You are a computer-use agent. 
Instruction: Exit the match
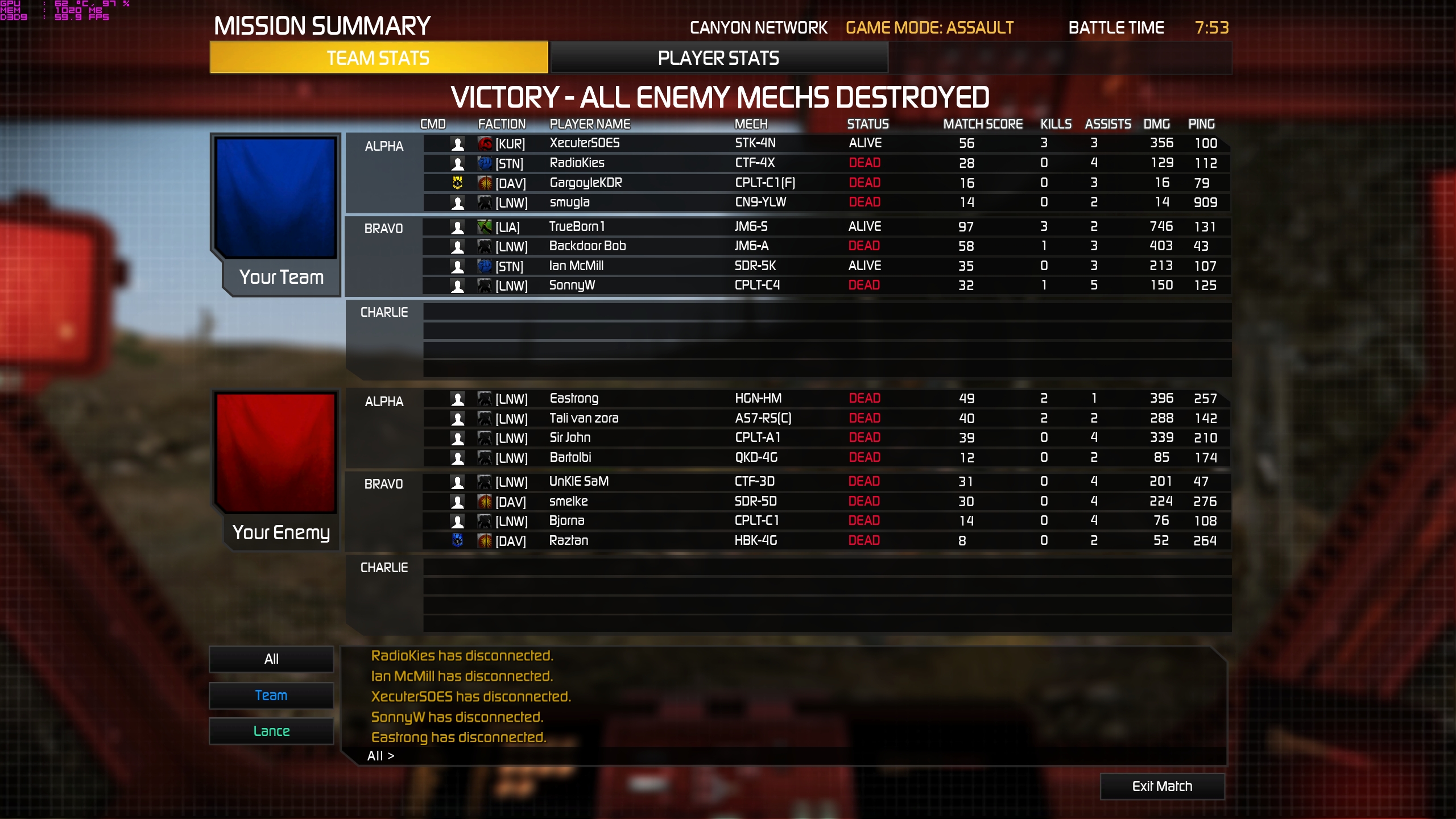1162,786
